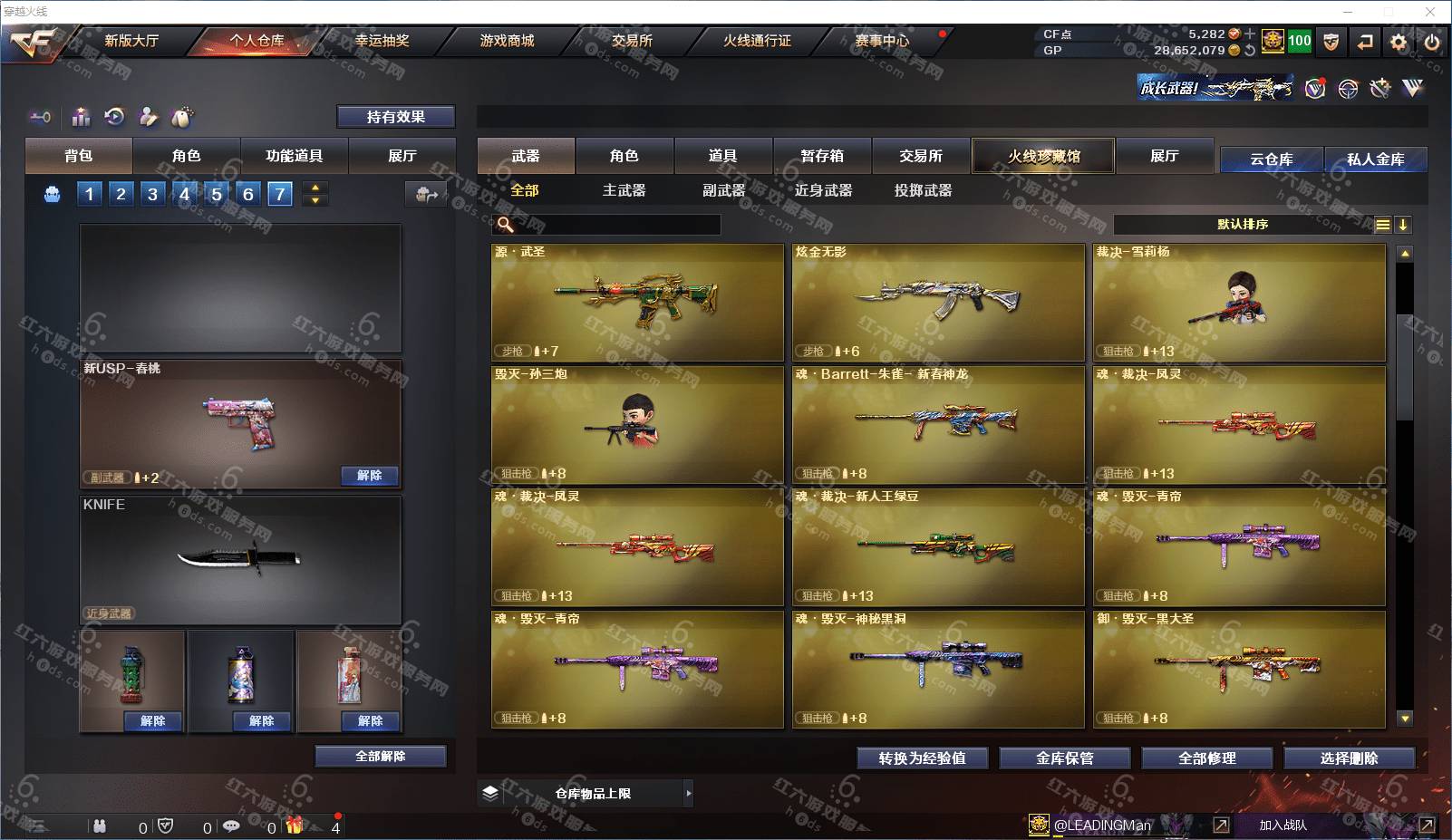
Task: Go to 新版大厅 lobby
Action: (131, 41)
